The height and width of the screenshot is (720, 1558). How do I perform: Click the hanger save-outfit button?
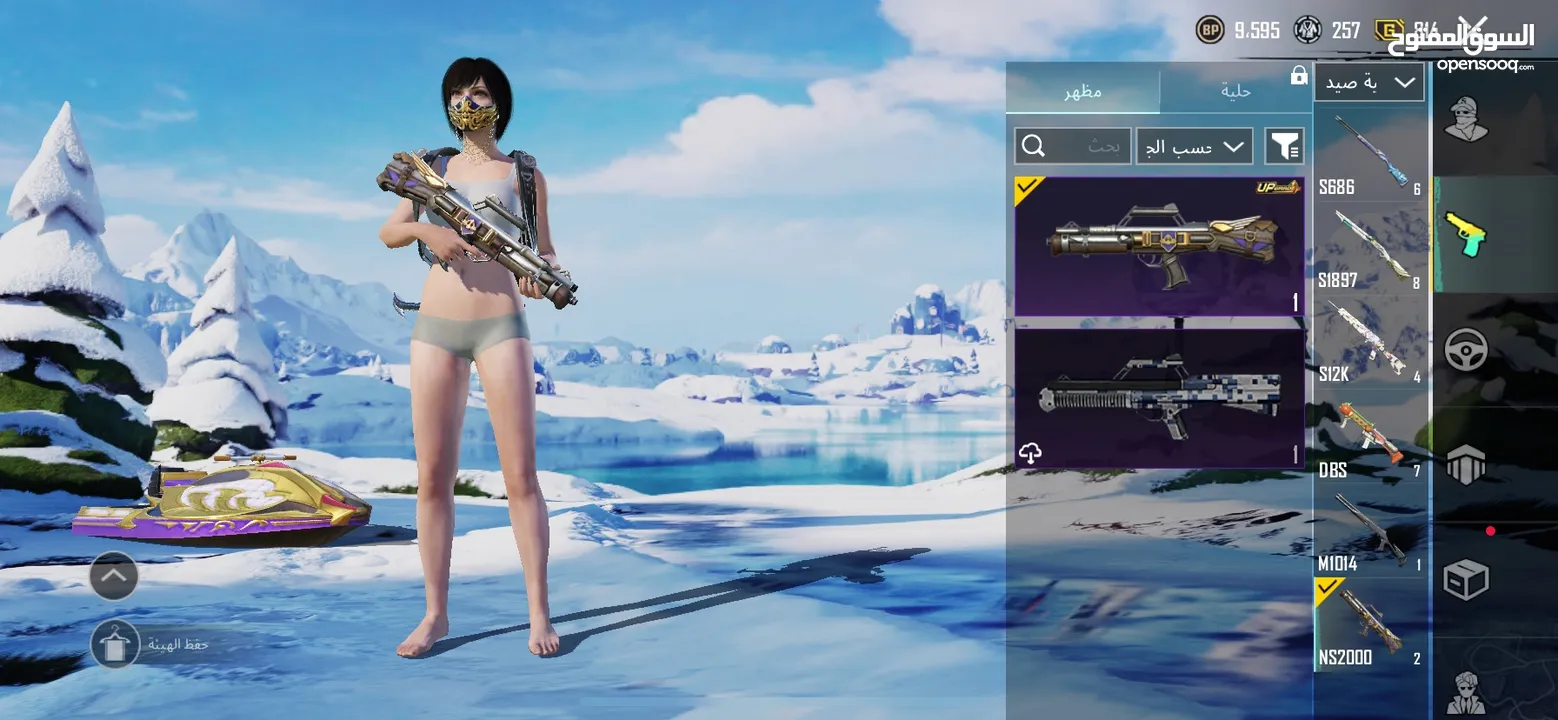[115, 644]
